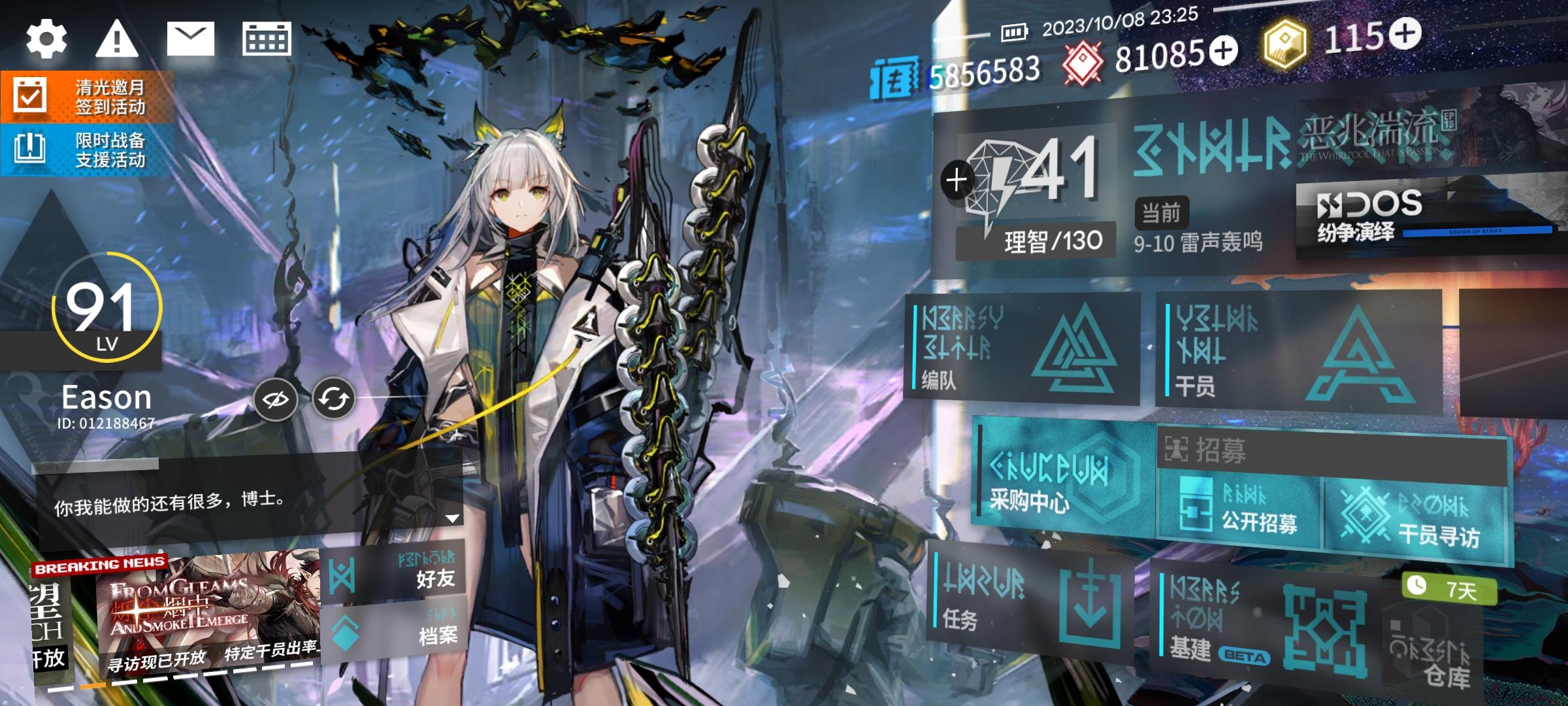Open the game settings gear

pyautogui.click(x=45, y=40)
